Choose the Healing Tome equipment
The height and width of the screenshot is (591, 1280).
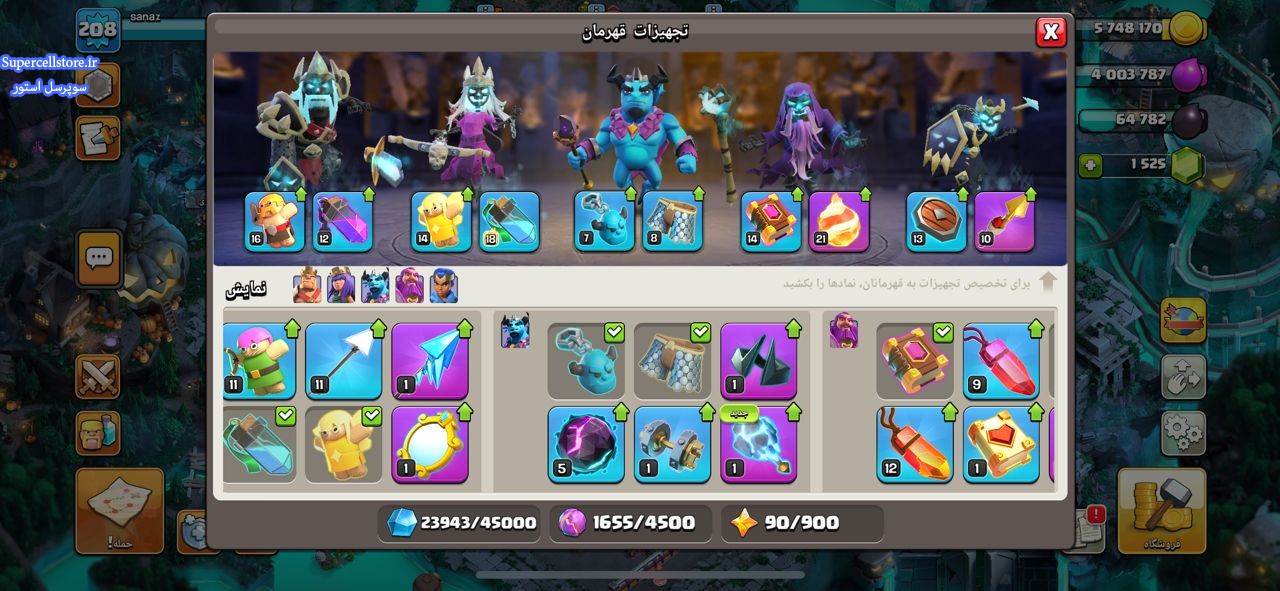(1001, 445)
